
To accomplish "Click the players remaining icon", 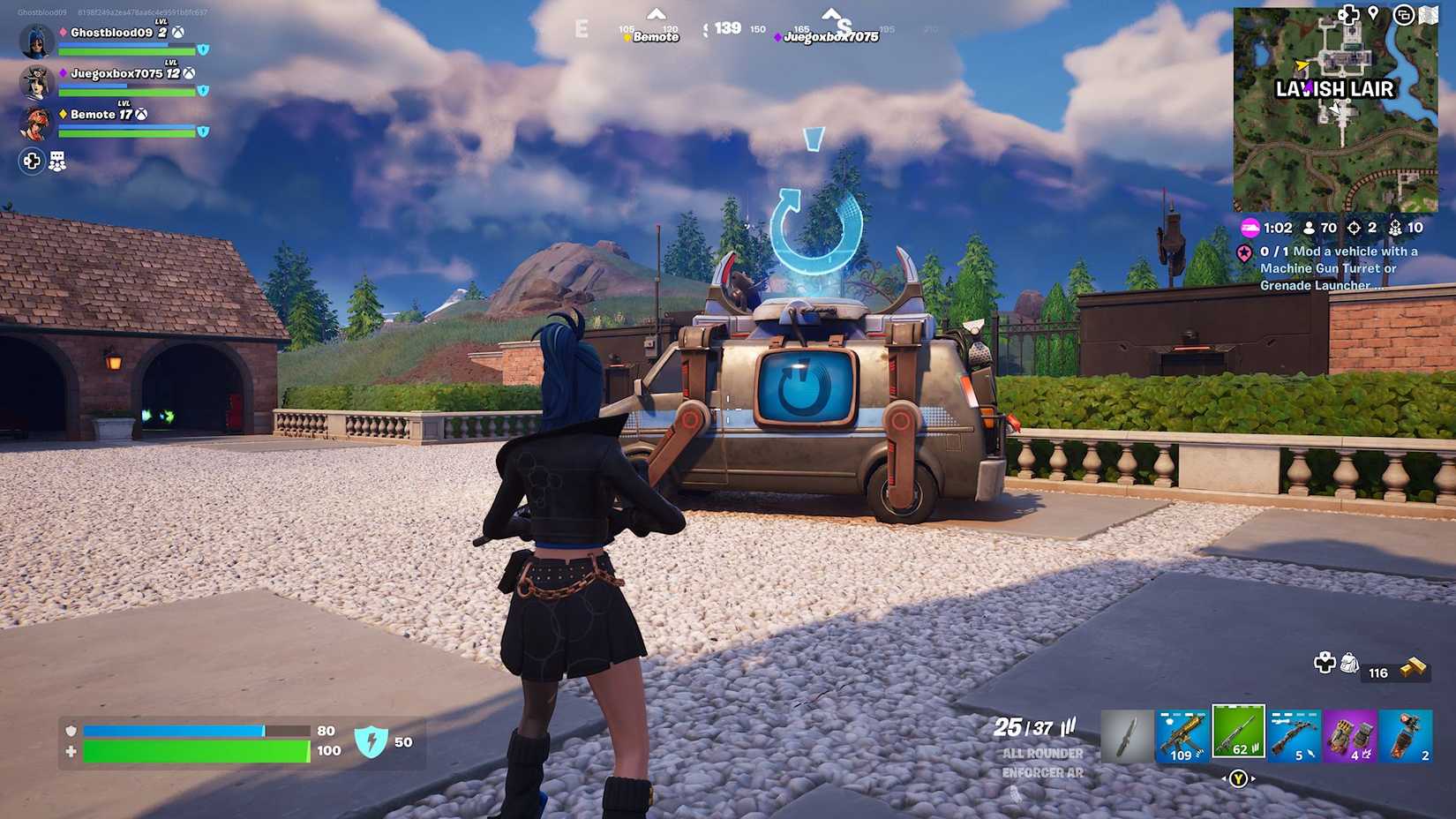I will (1309, 227).
